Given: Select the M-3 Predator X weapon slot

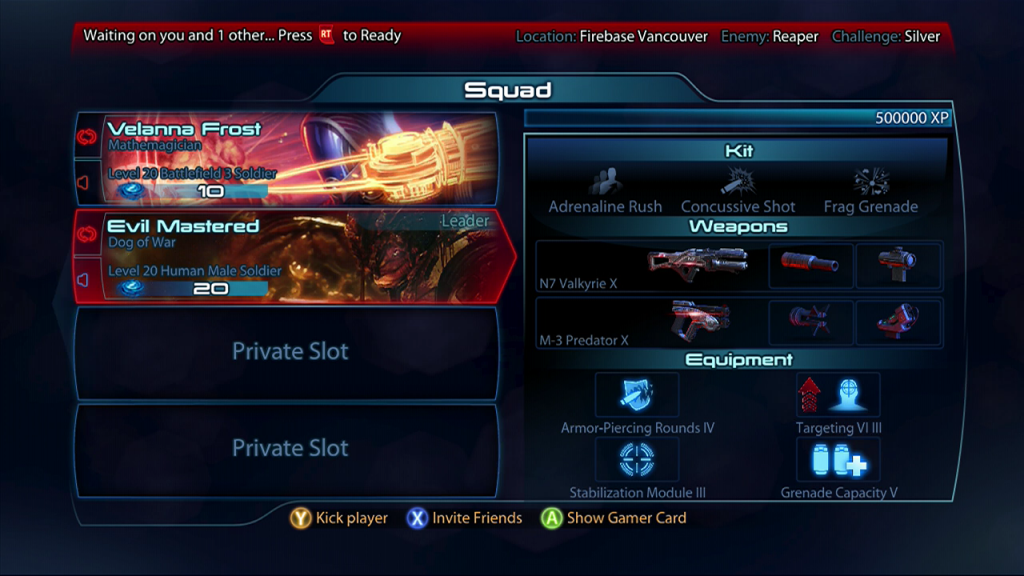Looking at the screenshot, I should tap(650, 323).
